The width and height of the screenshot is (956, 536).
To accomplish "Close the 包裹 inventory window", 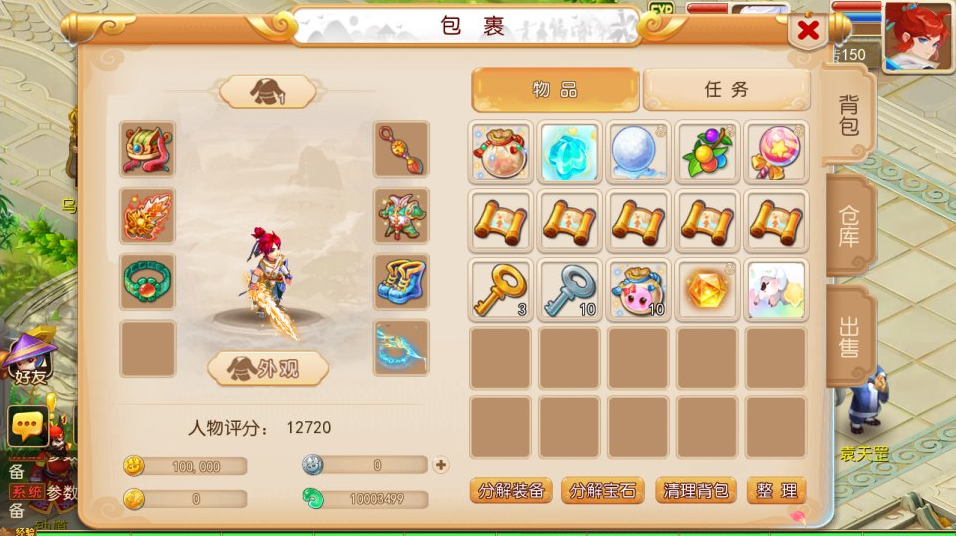I will pos(808,31).
